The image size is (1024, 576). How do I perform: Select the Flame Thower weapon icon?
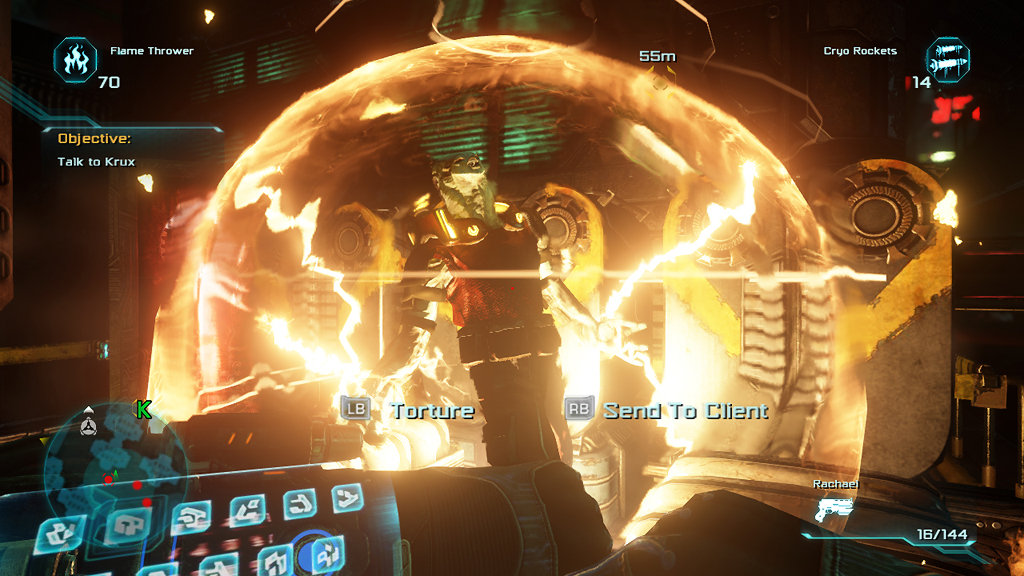75,59
